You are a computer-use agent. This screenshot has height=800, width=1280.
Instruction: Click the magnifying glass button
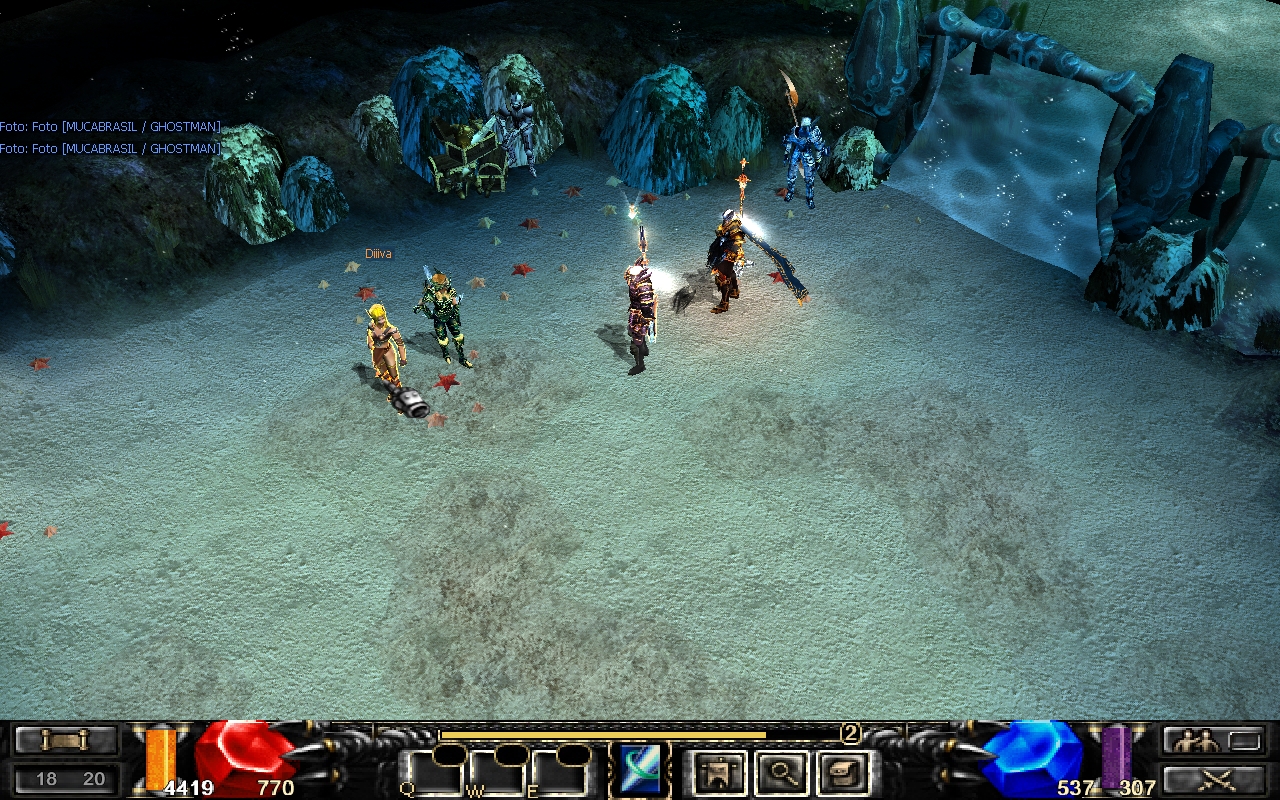tap(780, 773)
